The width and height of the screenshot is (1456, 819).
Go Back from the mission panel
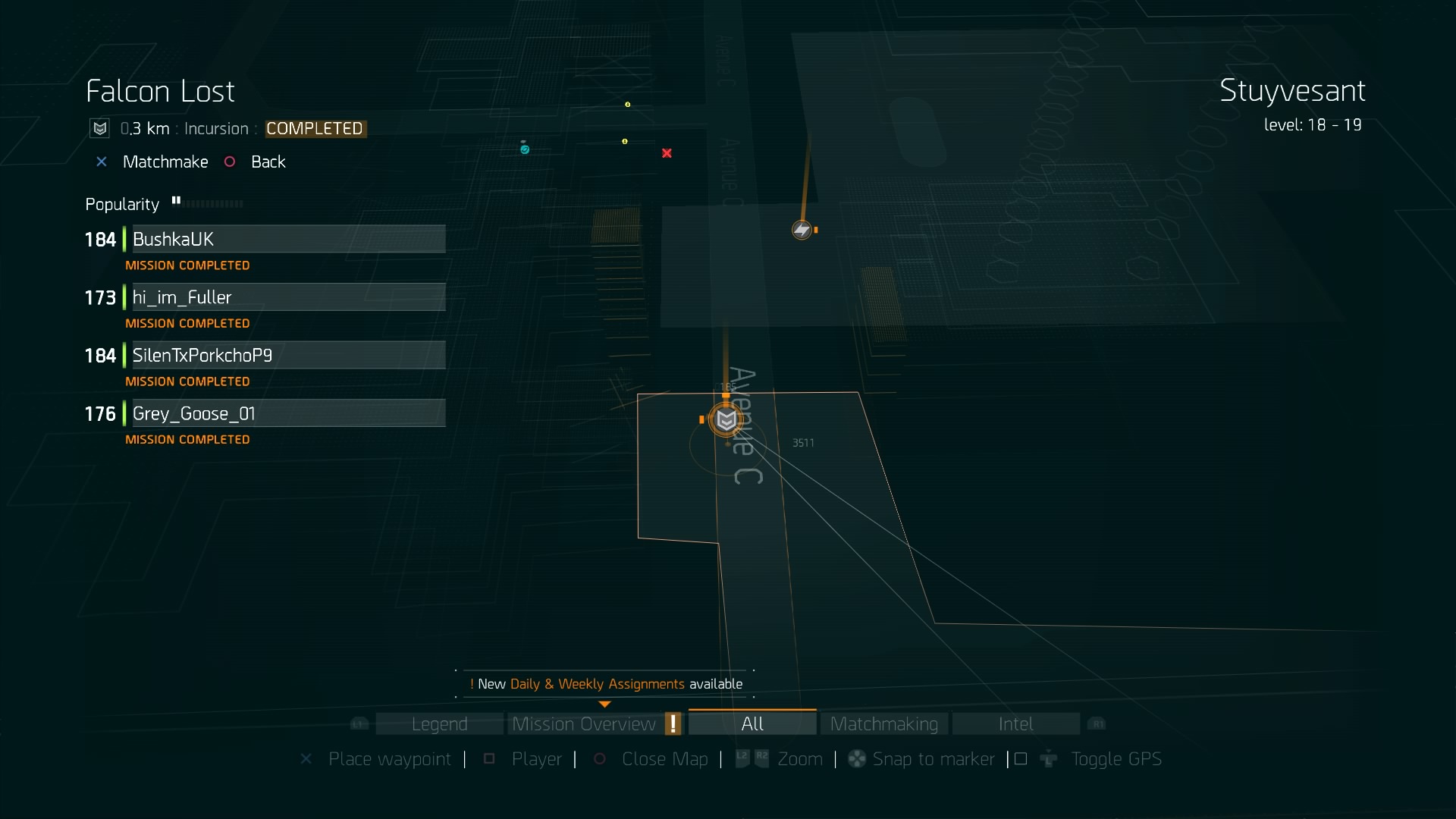268,162
